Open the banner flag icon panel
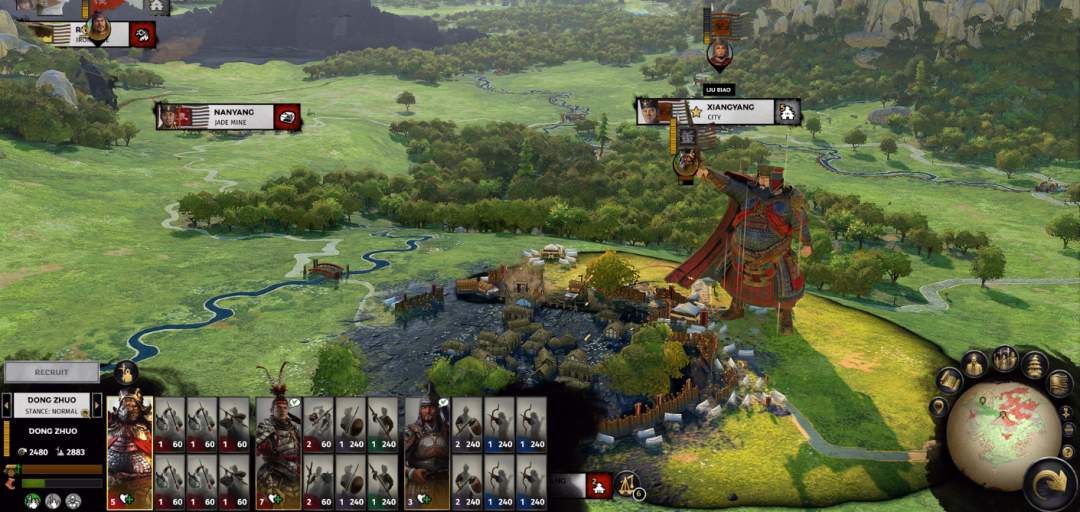 point(1059,384)
